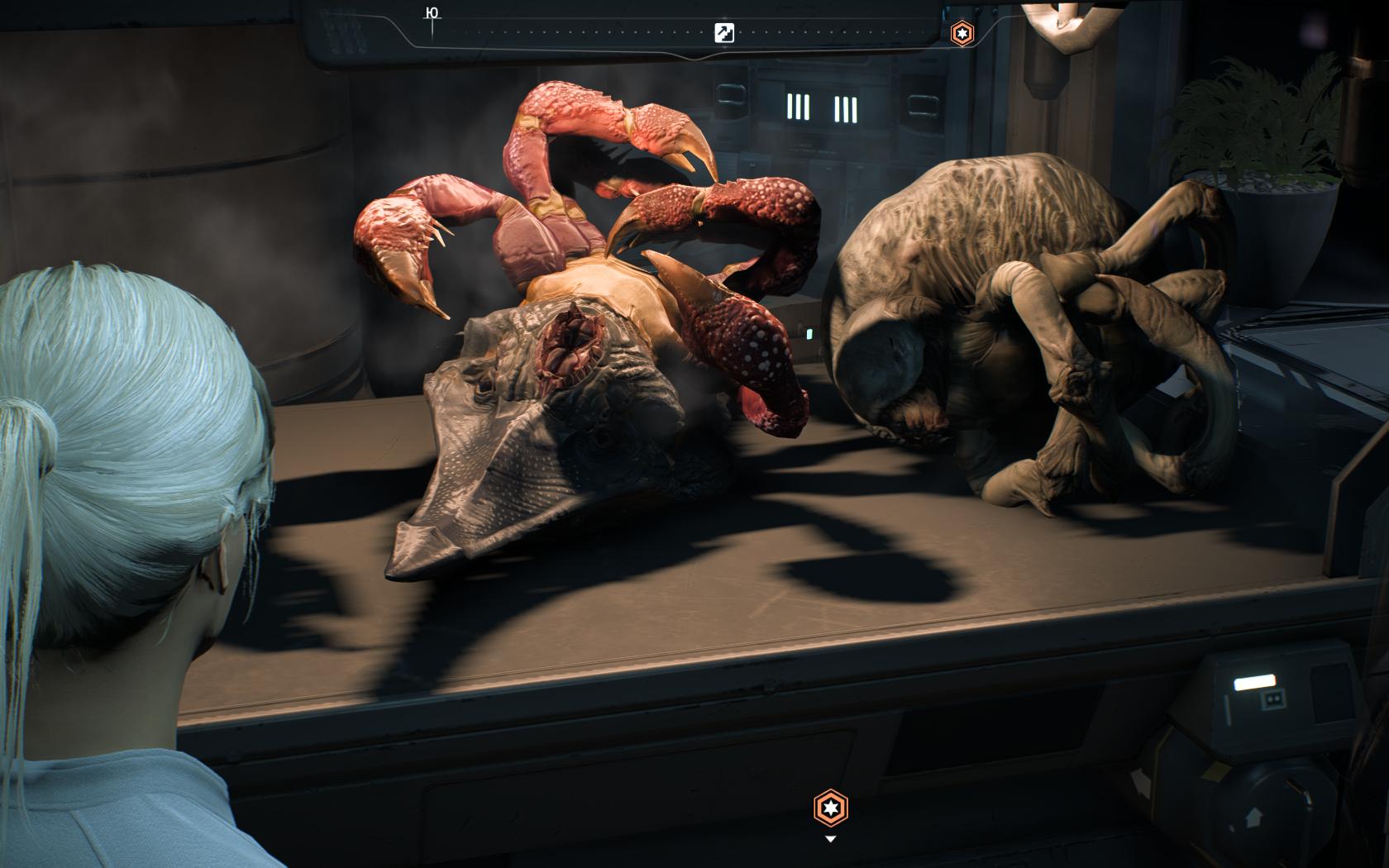Select the orange hexagon objective marker on compass
Viewport: 1389px width, 868px height.
click(962, 33)
